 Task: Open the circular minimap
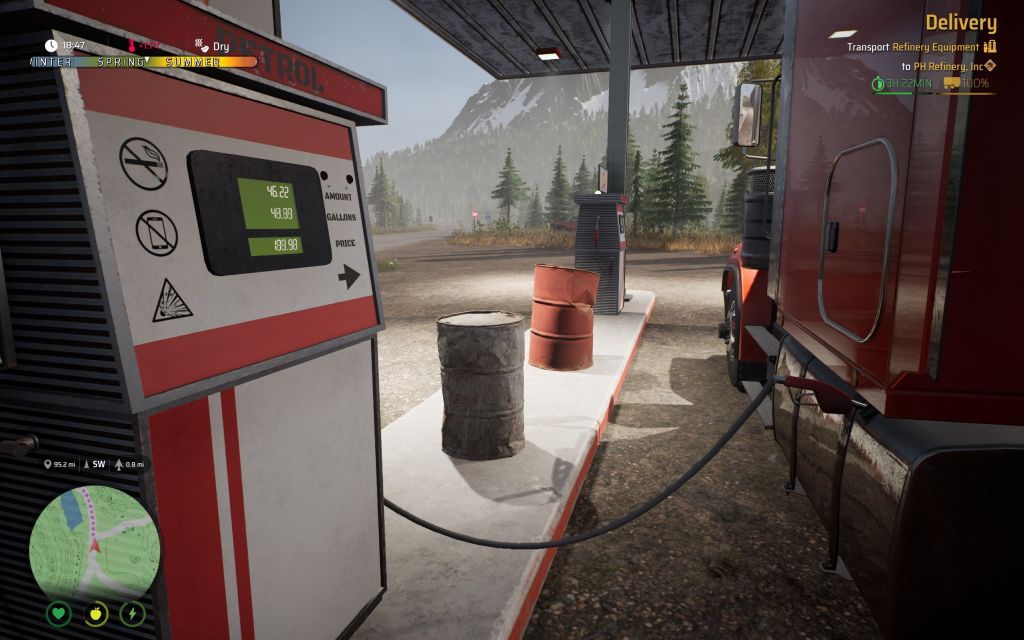click(94, 542)
